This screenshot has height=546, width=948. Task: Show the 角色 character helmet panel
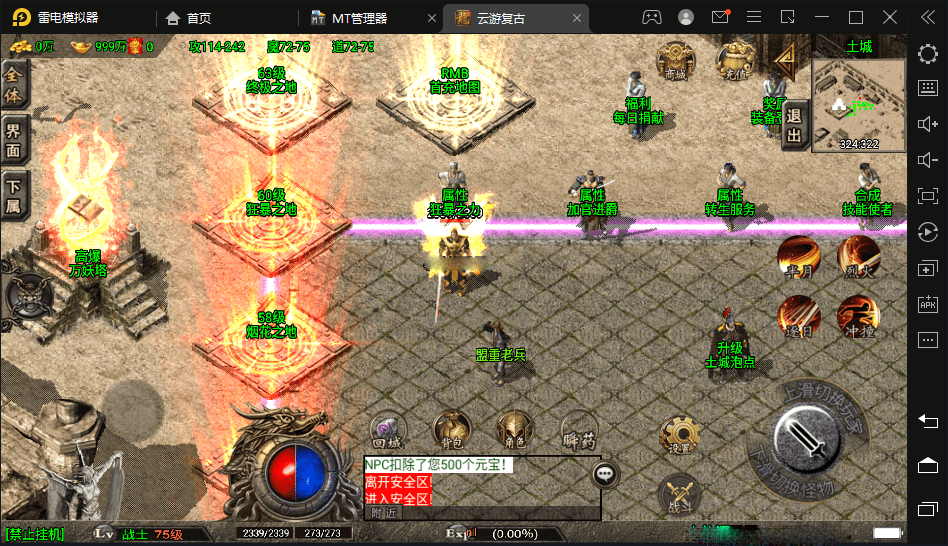tap(515, 429)
